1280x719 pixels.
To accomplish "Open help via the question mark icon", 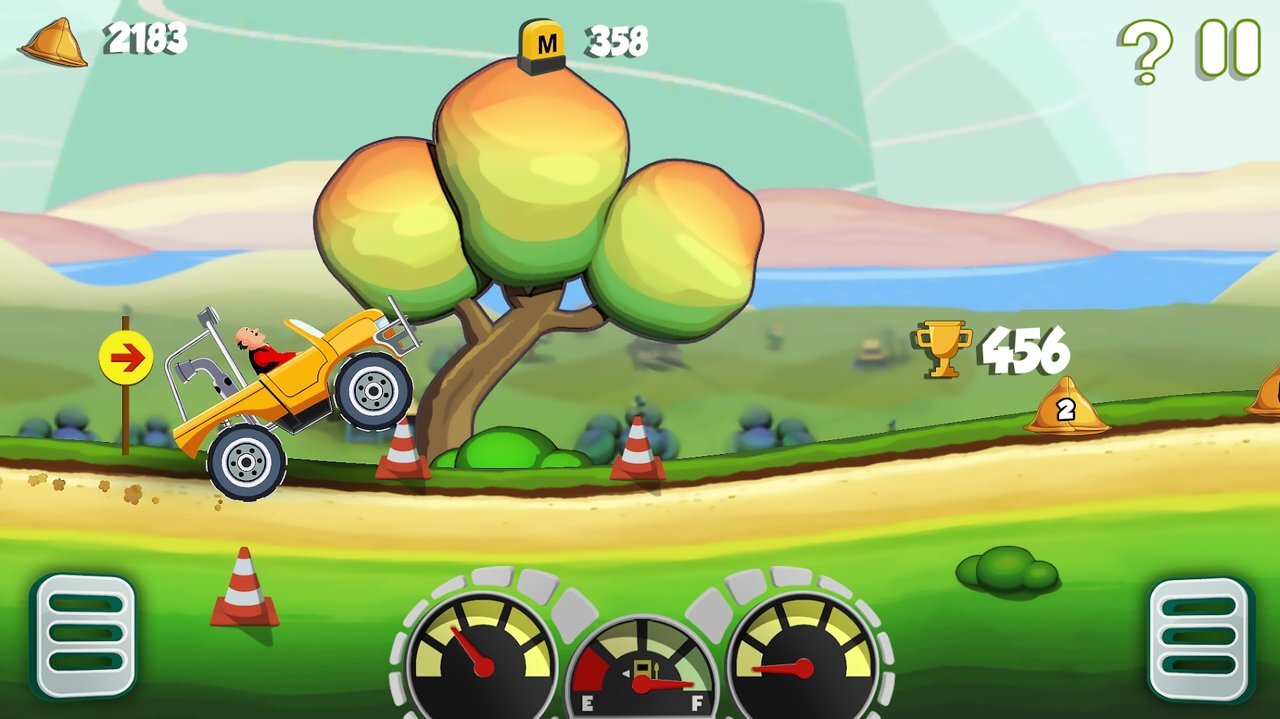I will tap(1145, 50).
